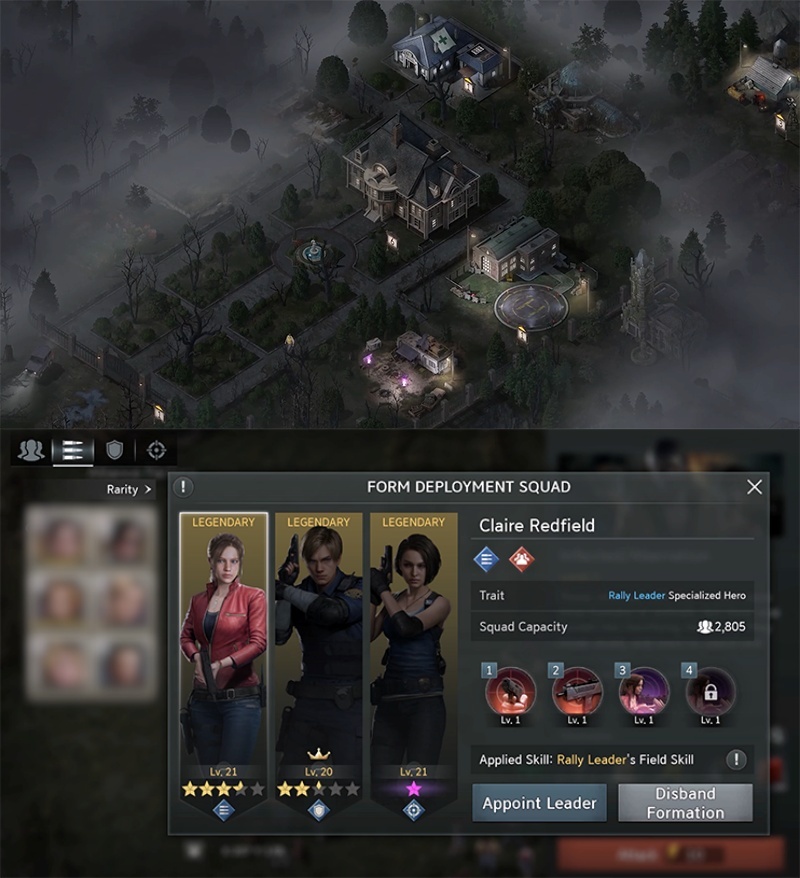Open the Rarity sort option
The width and height of the screenshot is (800, 878).
pyautogui.click(x=129, y=490)
